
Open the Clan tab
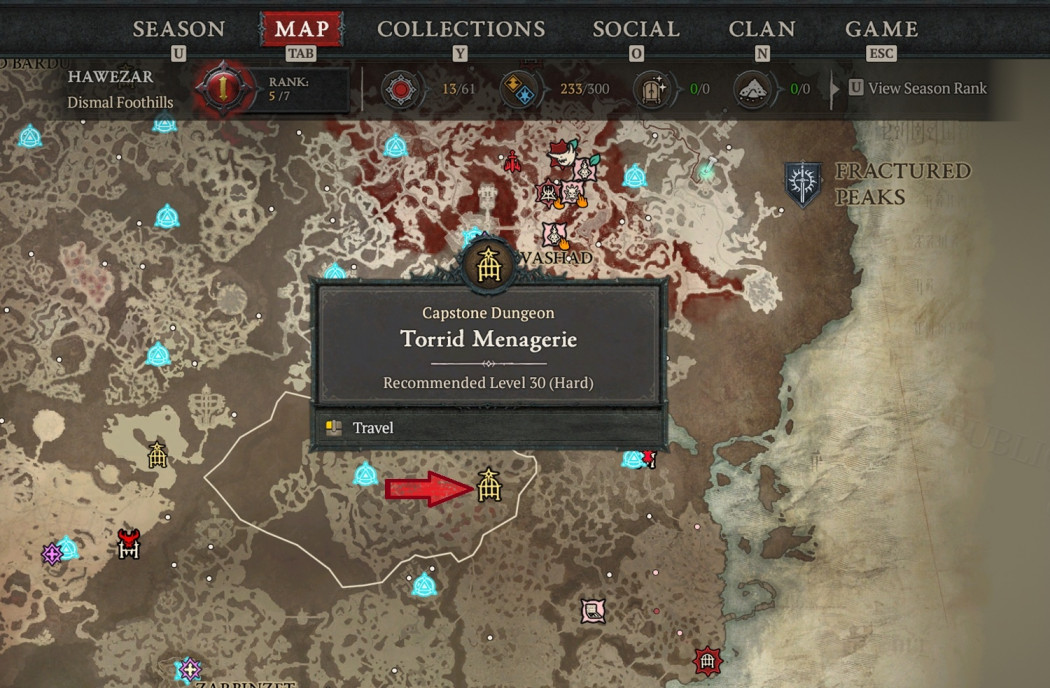pos(762,29)
